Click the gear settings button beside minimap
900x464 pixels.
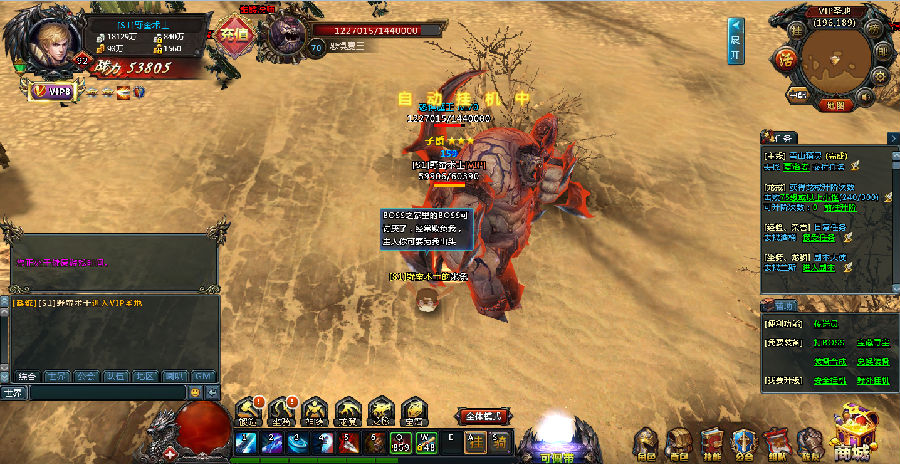pyautogui.click(x=881, y=78)
